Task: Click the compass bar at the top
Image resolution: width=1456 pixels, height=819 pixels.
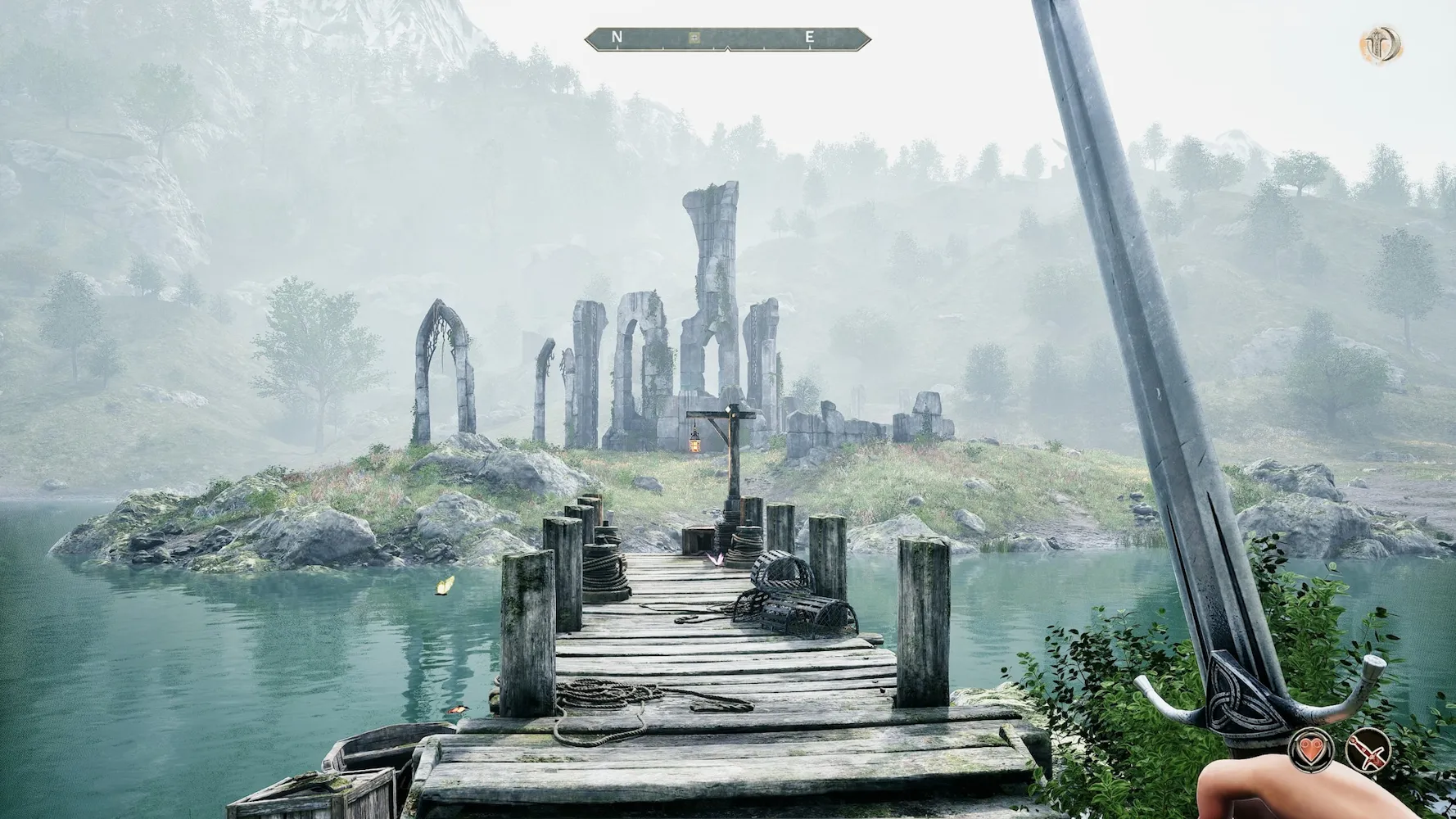Action: pos(727,38)
